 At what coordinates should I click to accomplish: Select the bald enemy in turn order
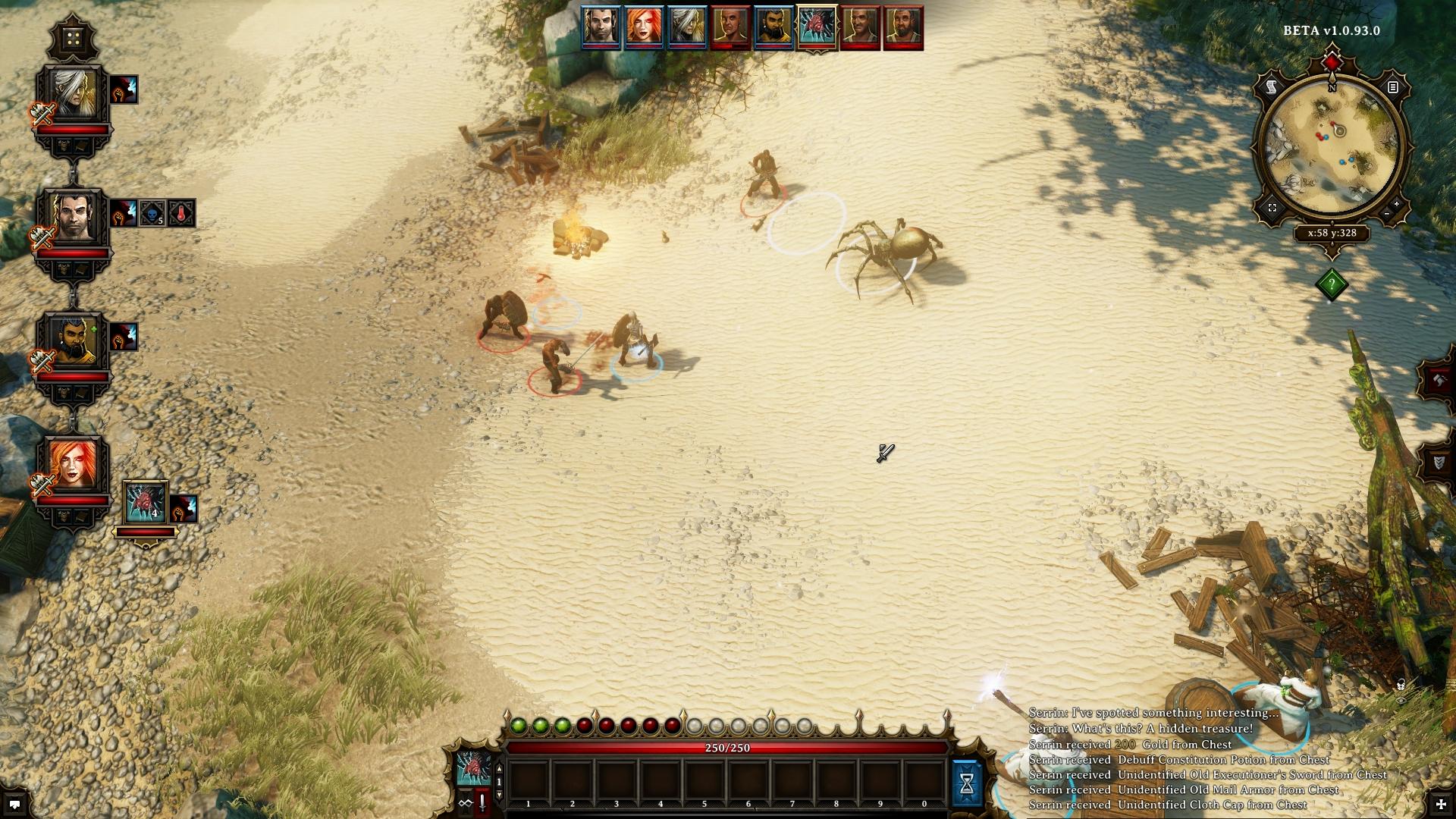tap(730, 27)
